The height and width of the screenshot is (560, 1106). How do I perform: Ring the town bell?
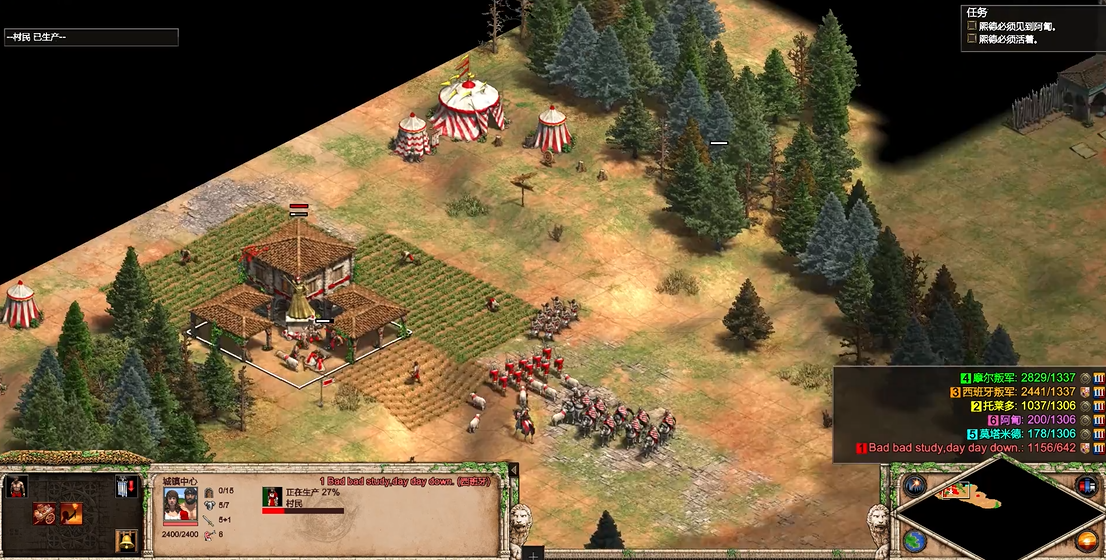tap(126, 541)
